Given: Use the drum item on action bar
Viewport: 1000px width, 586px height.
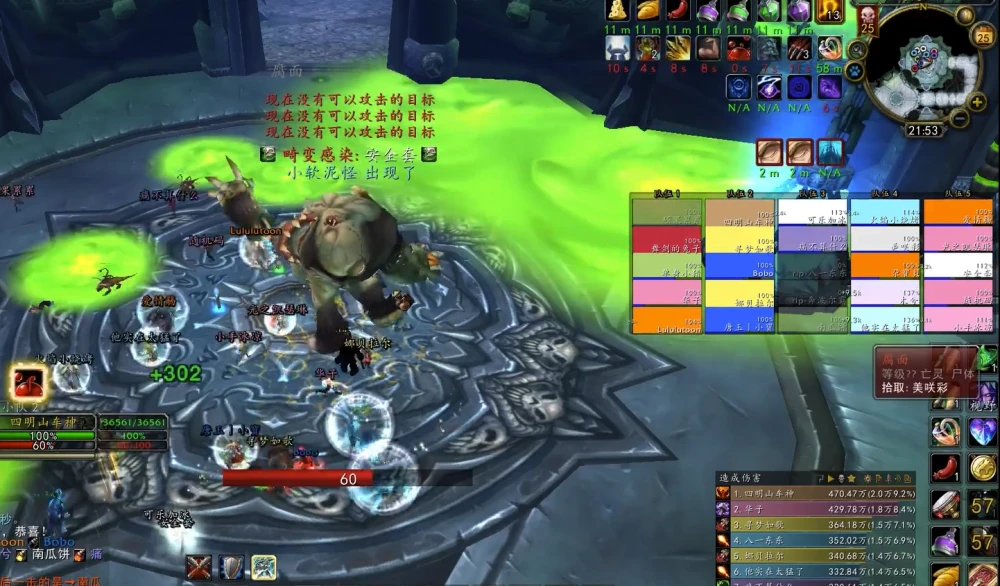Looking at the screenshot, I should pyautogui.click(x=945, y=505).
